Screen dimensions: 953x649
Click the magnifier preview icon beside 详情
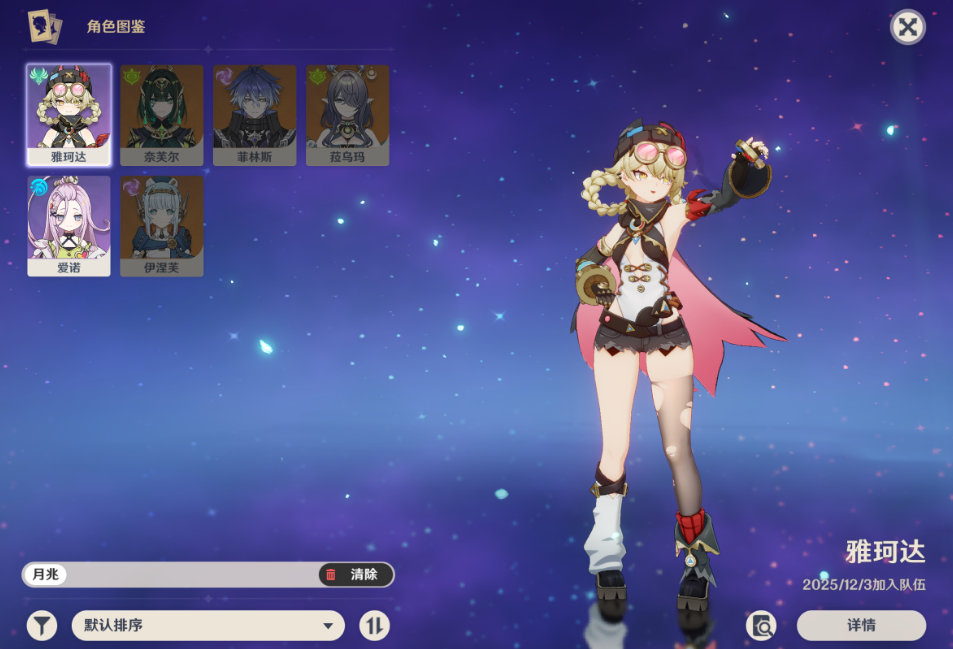(761, 626)
